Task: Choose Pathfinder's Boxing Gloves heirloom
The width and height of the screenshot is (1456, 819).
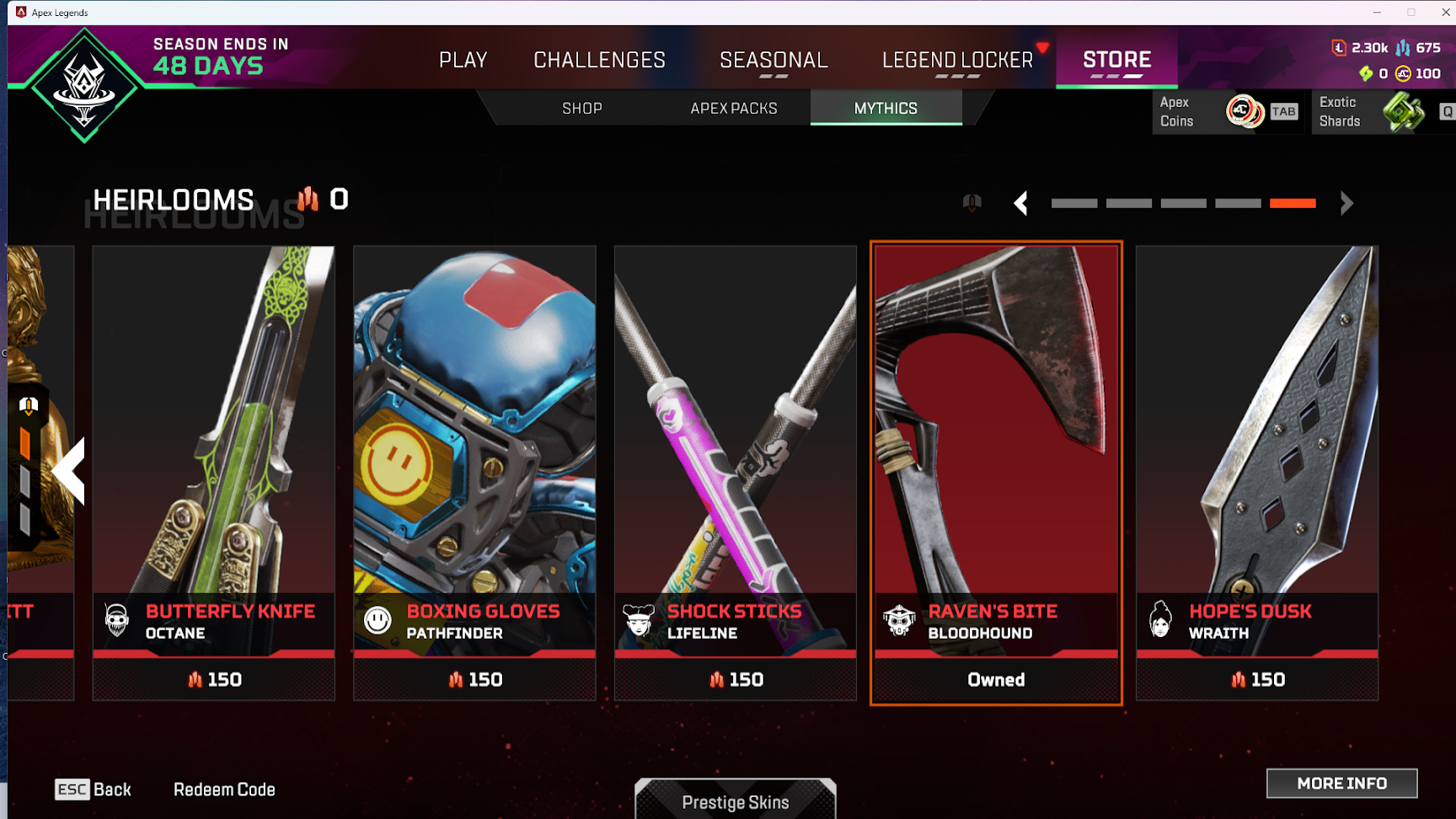Action: tap(474, 472)
